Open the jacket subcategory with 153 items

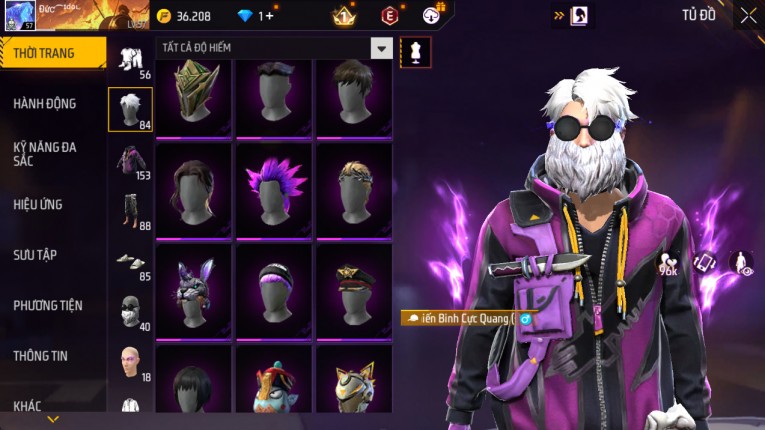pos(130,162)
